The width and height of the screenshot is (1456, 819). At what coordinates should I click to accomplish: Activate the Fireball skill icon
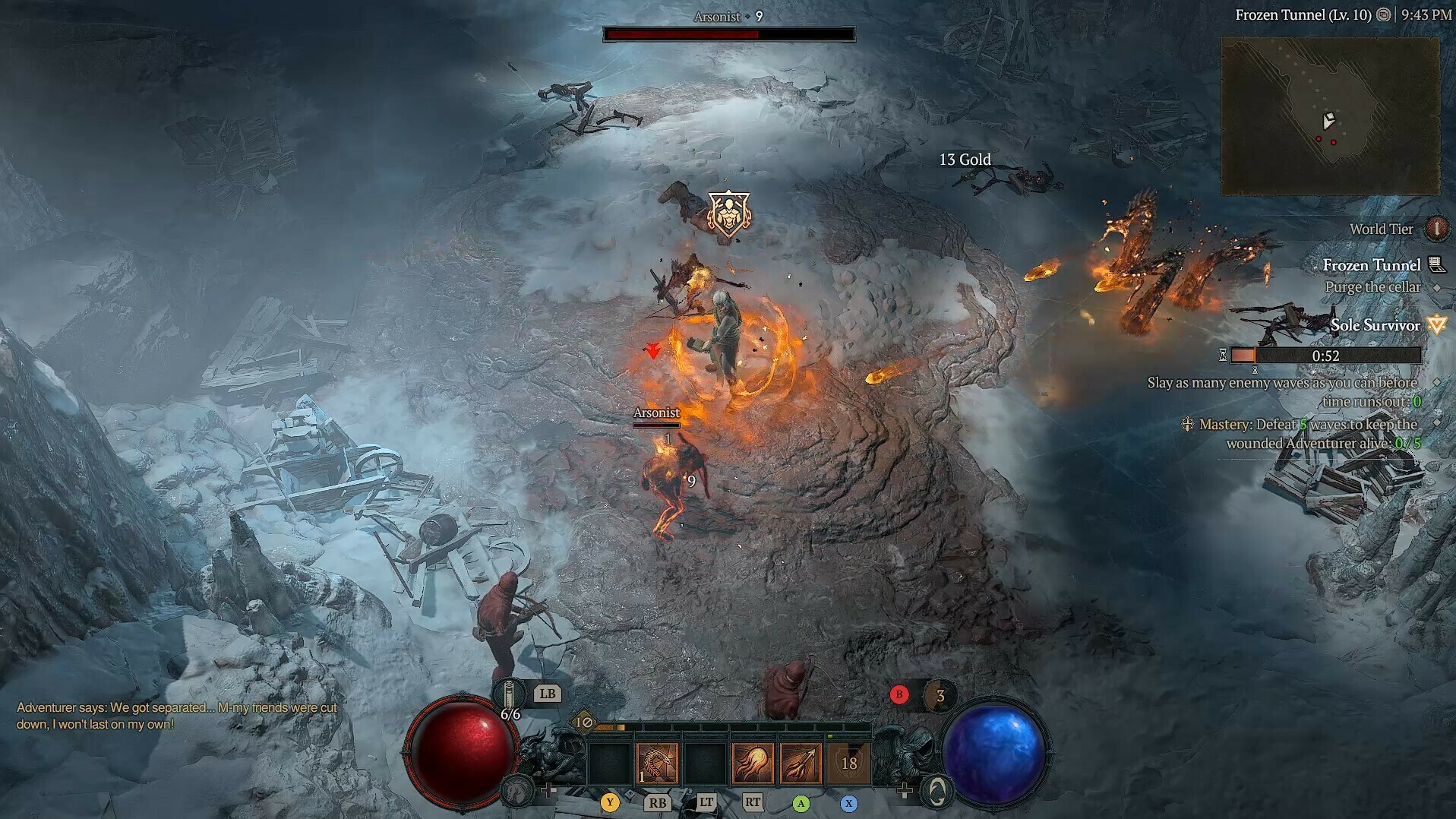click(751, 764)
